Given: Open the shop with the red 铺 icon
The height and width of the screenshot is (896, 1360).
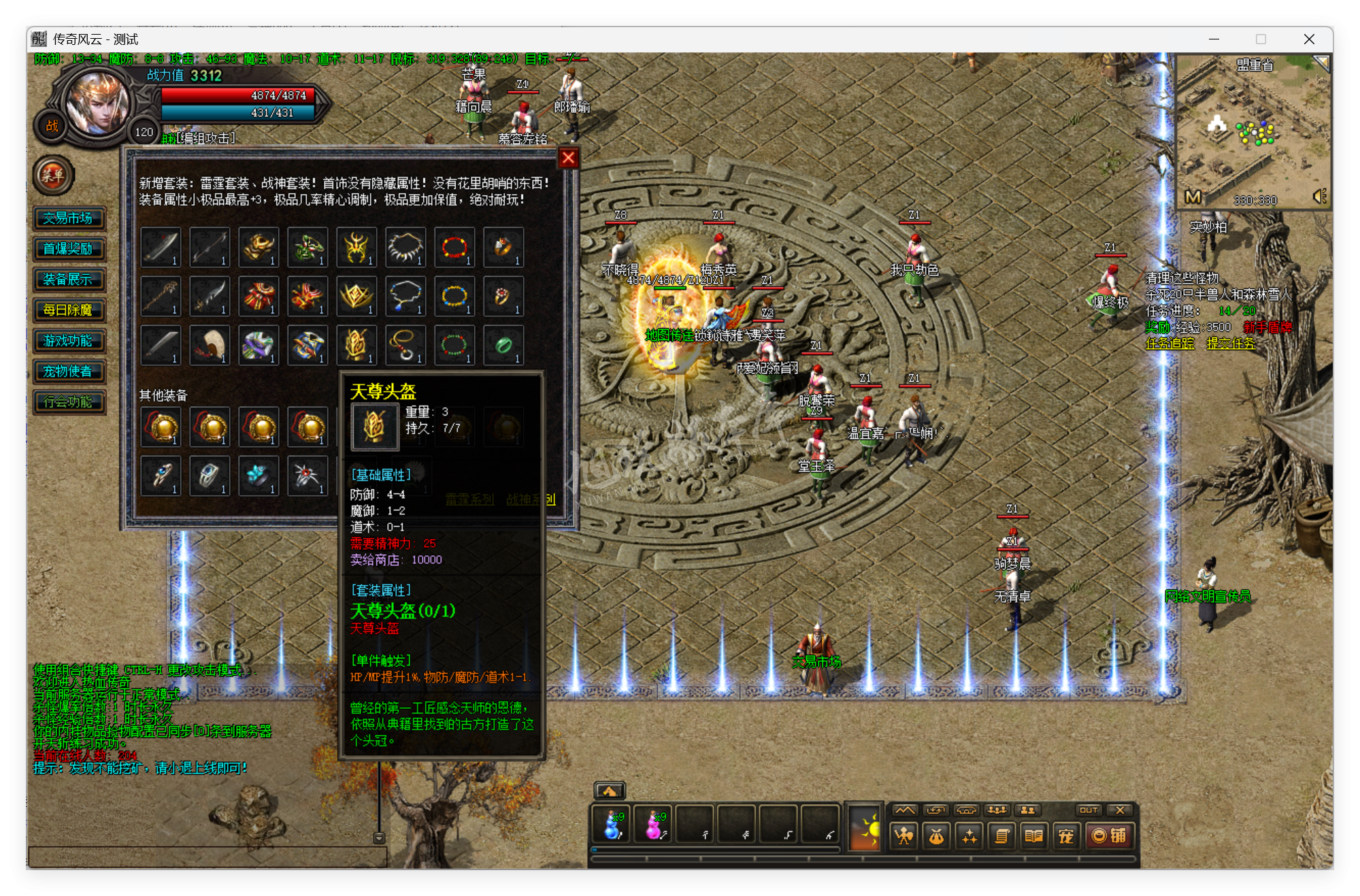Looking at the screenshot, I should click(x=1109, y=837).
